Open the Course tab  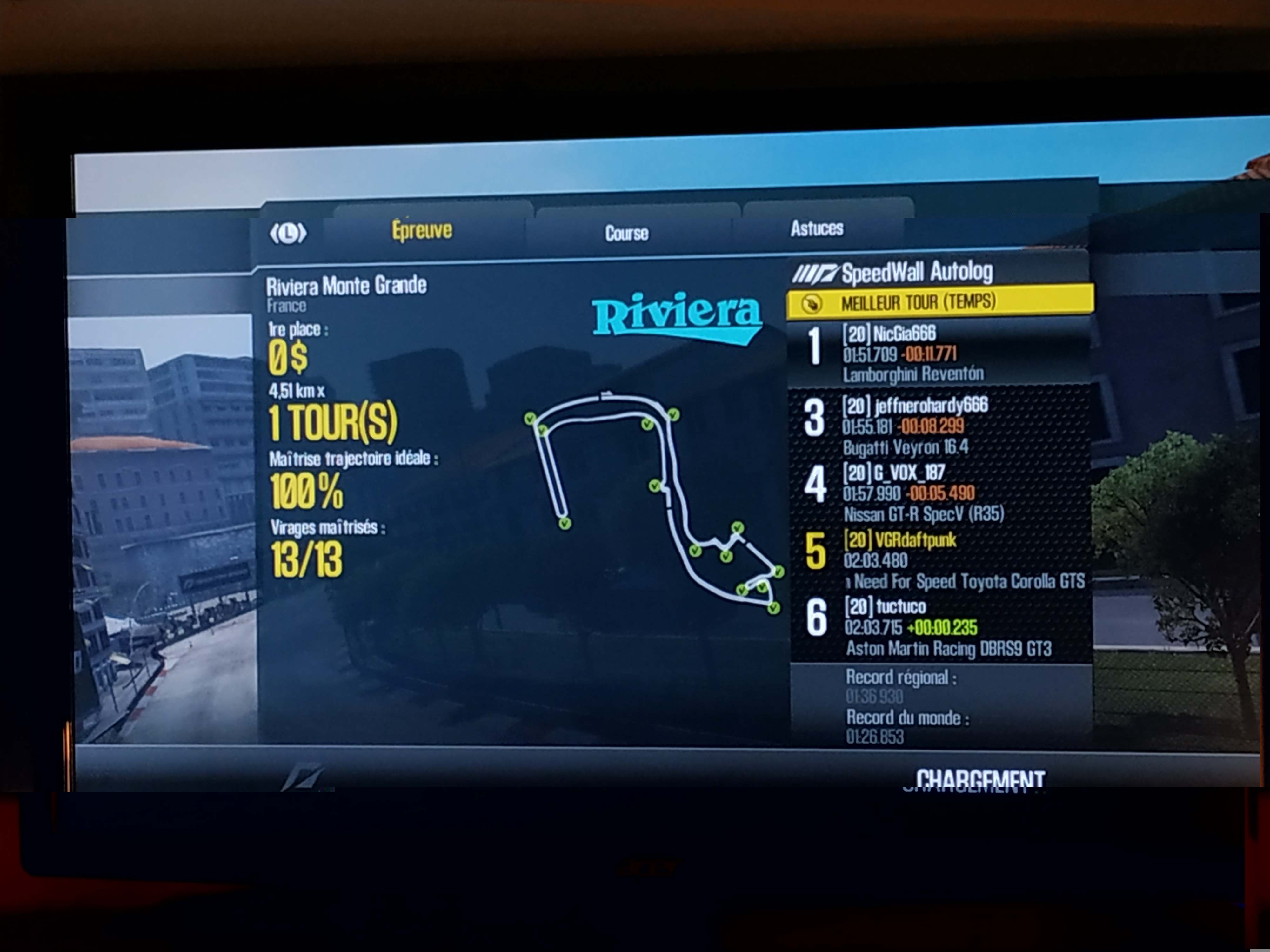(626, 233)
